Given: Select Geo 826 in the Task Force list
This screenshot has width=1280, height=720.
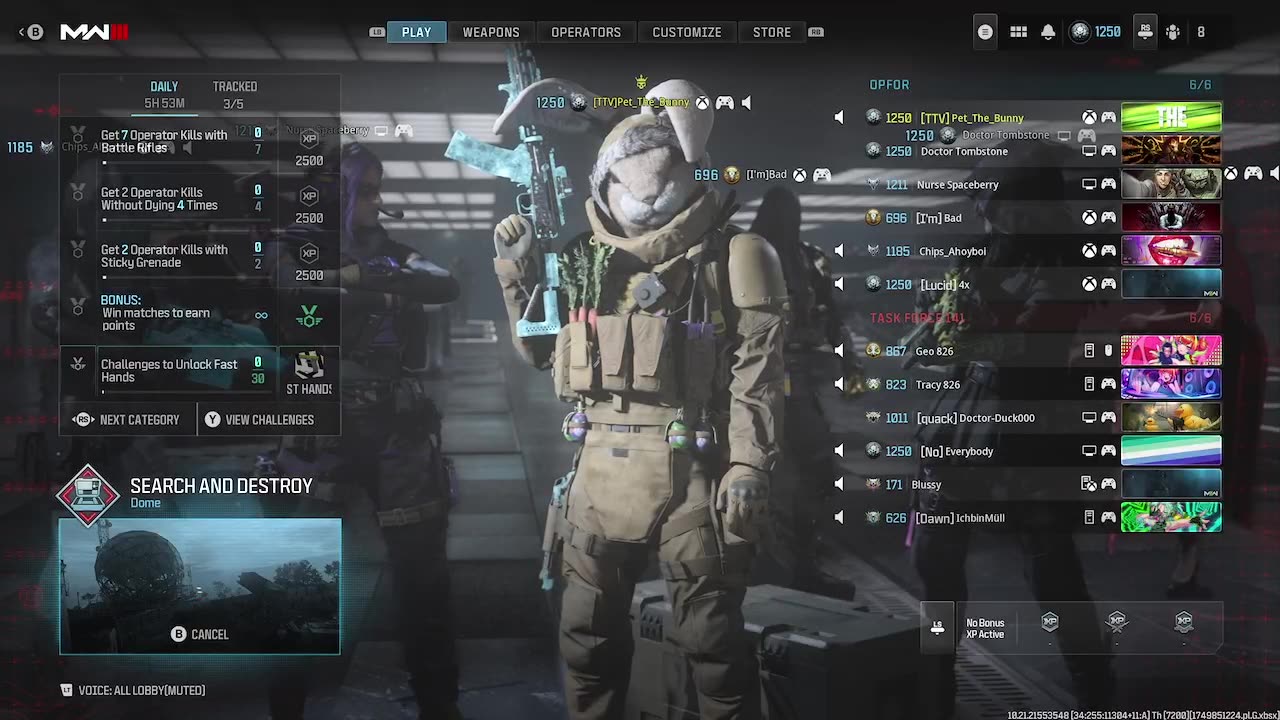Looking at the screenshot, I should pos(934,351).
